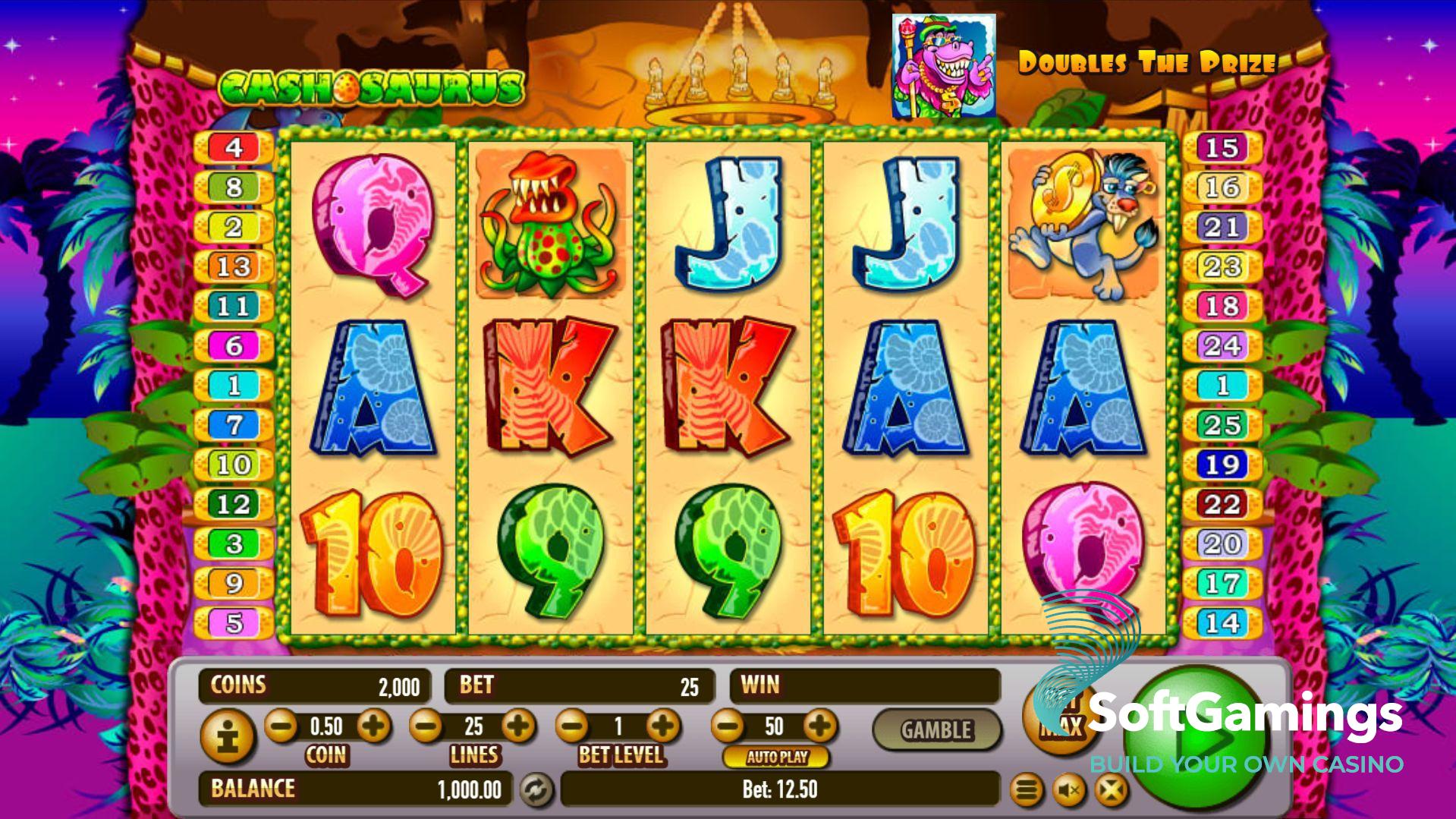This screenshot has height=819, width=1456.
Task: Decrease the auto play spin count
Action: 728,726
